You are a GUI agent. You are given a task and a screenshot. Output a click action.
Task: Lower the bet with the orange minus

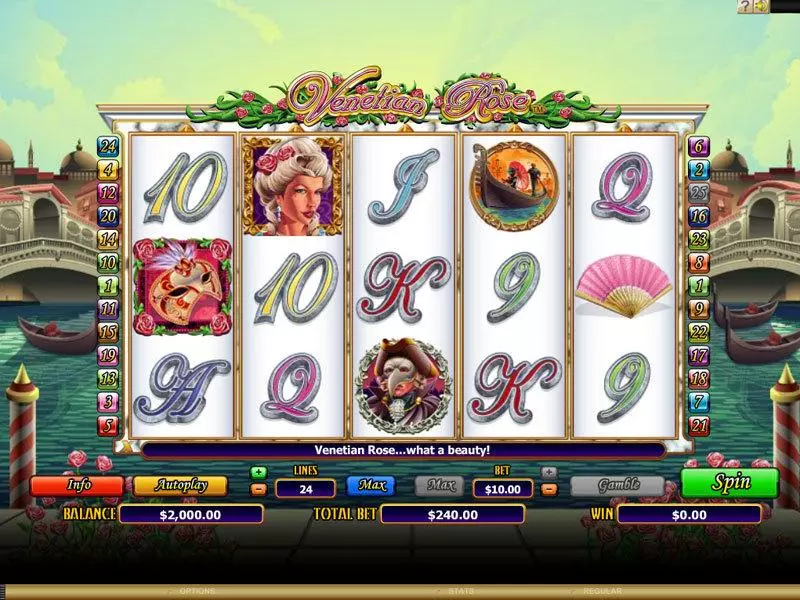[x=548, y=489]
